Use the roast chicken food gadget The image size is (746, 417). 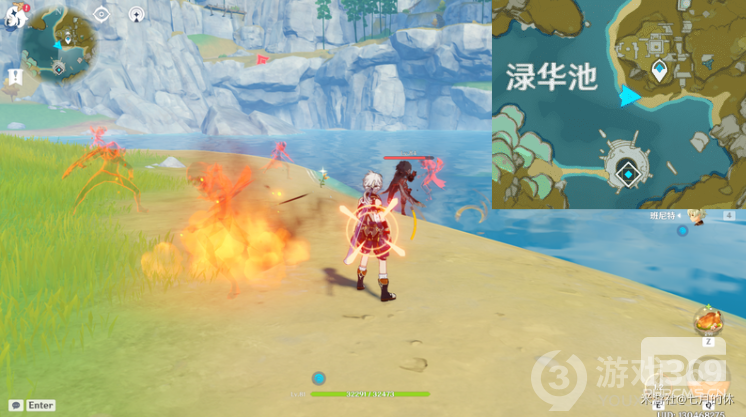[707, 321]
